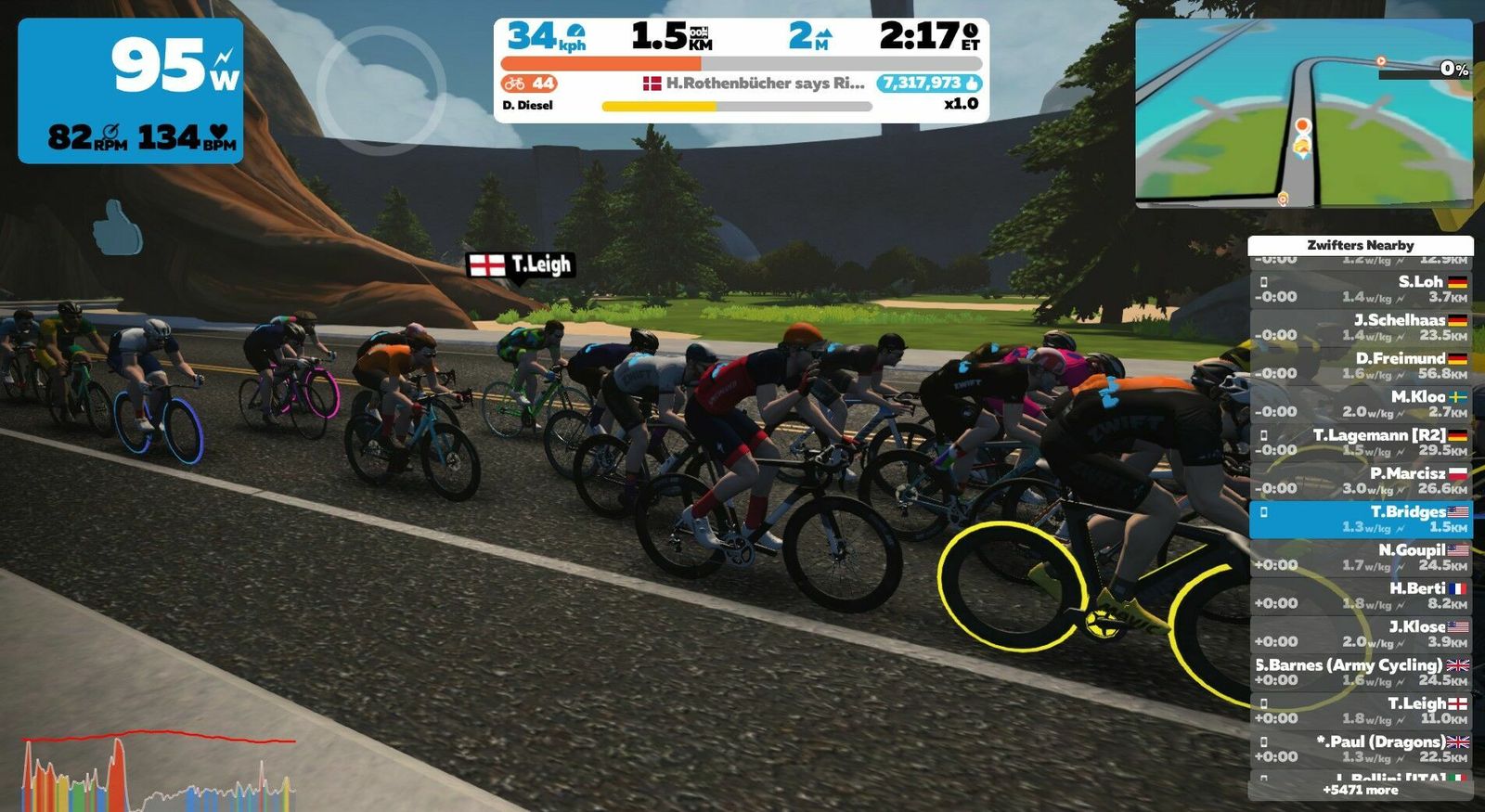Select S.Barnes (Army Cycling) row

pyautogui.click(x=1360, y=673)
